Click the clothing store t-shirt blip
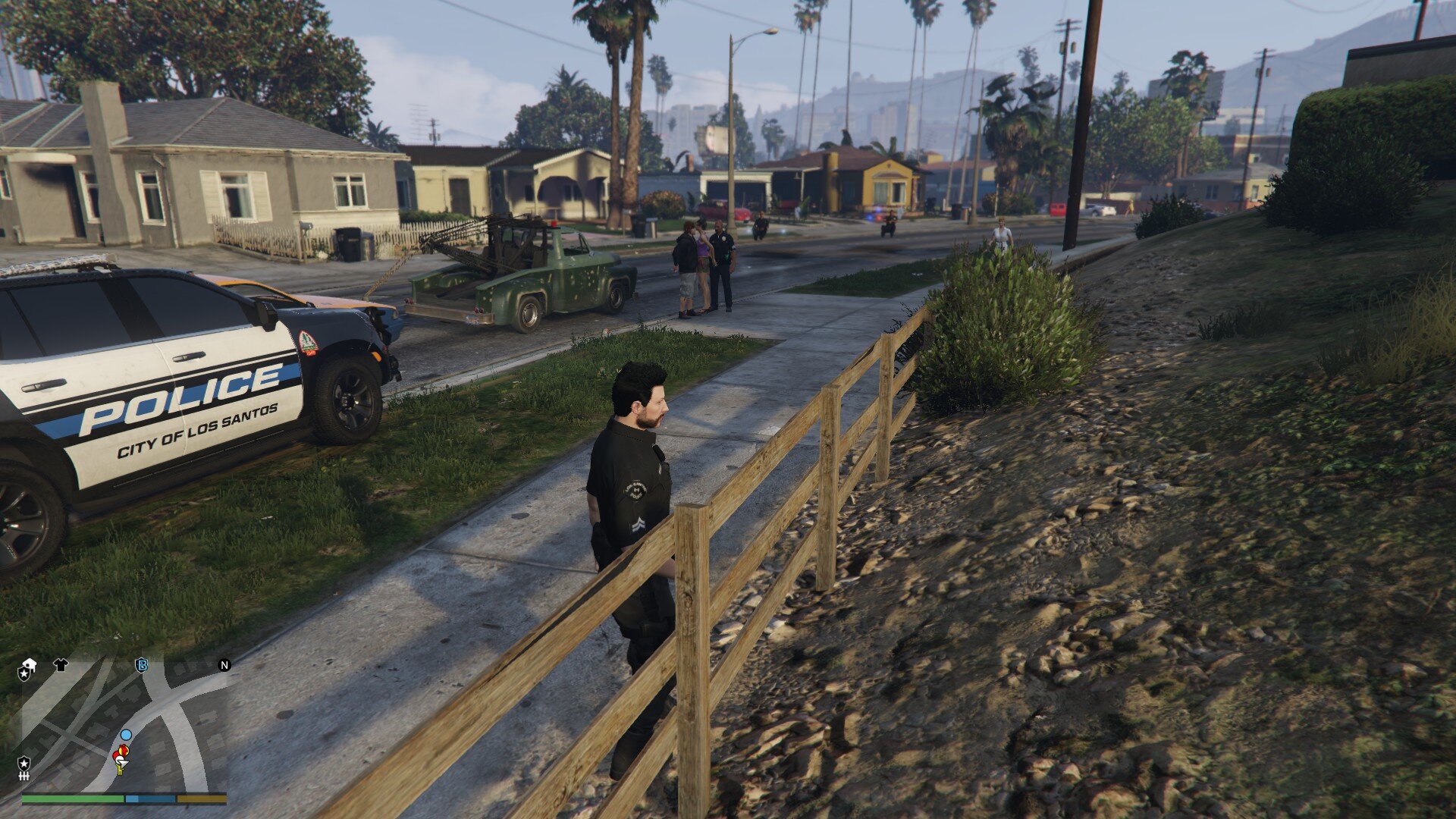Screen dimensions: 1456x819 tap(61, 665)
